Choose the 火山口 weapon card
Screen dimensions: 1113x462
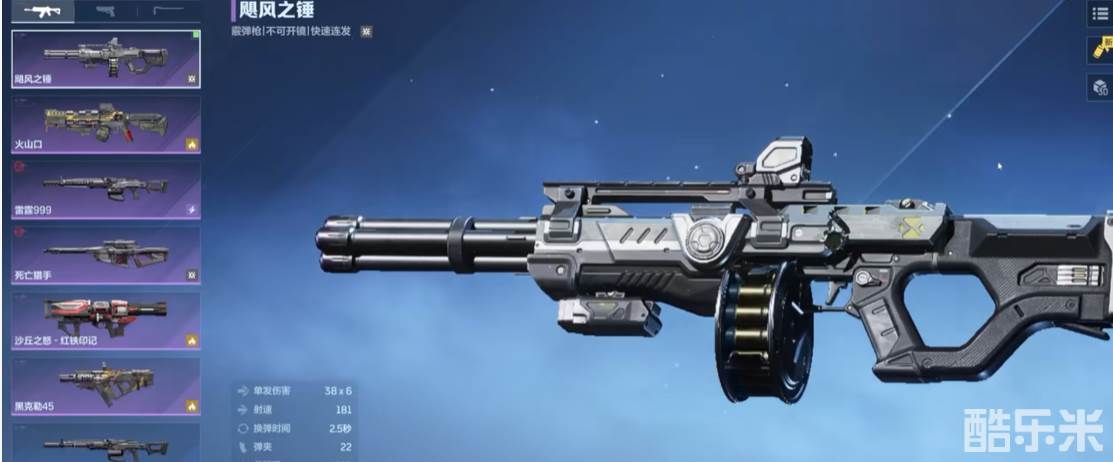point(105,124)
